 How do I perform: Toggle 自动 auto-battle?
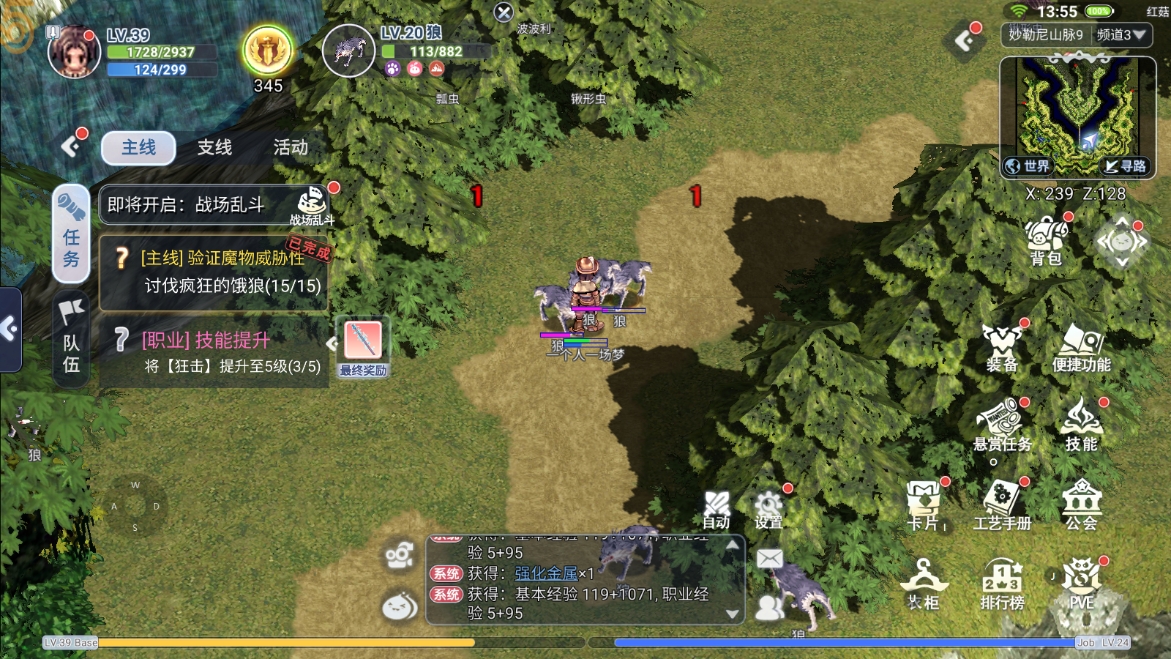tap(716, 508)
